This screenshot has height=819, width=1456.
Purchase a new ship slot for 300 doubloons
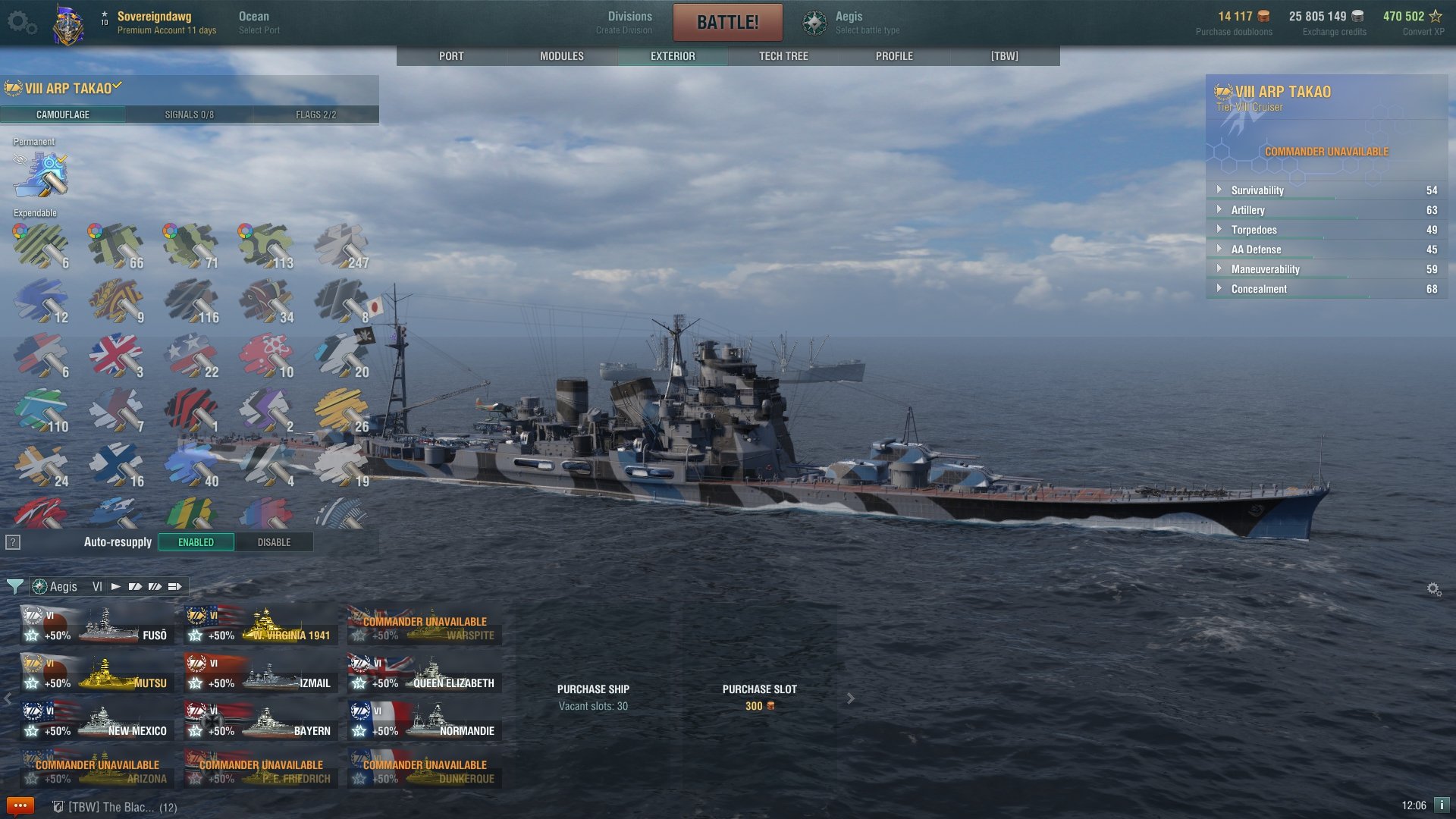[x=759, y=697]
